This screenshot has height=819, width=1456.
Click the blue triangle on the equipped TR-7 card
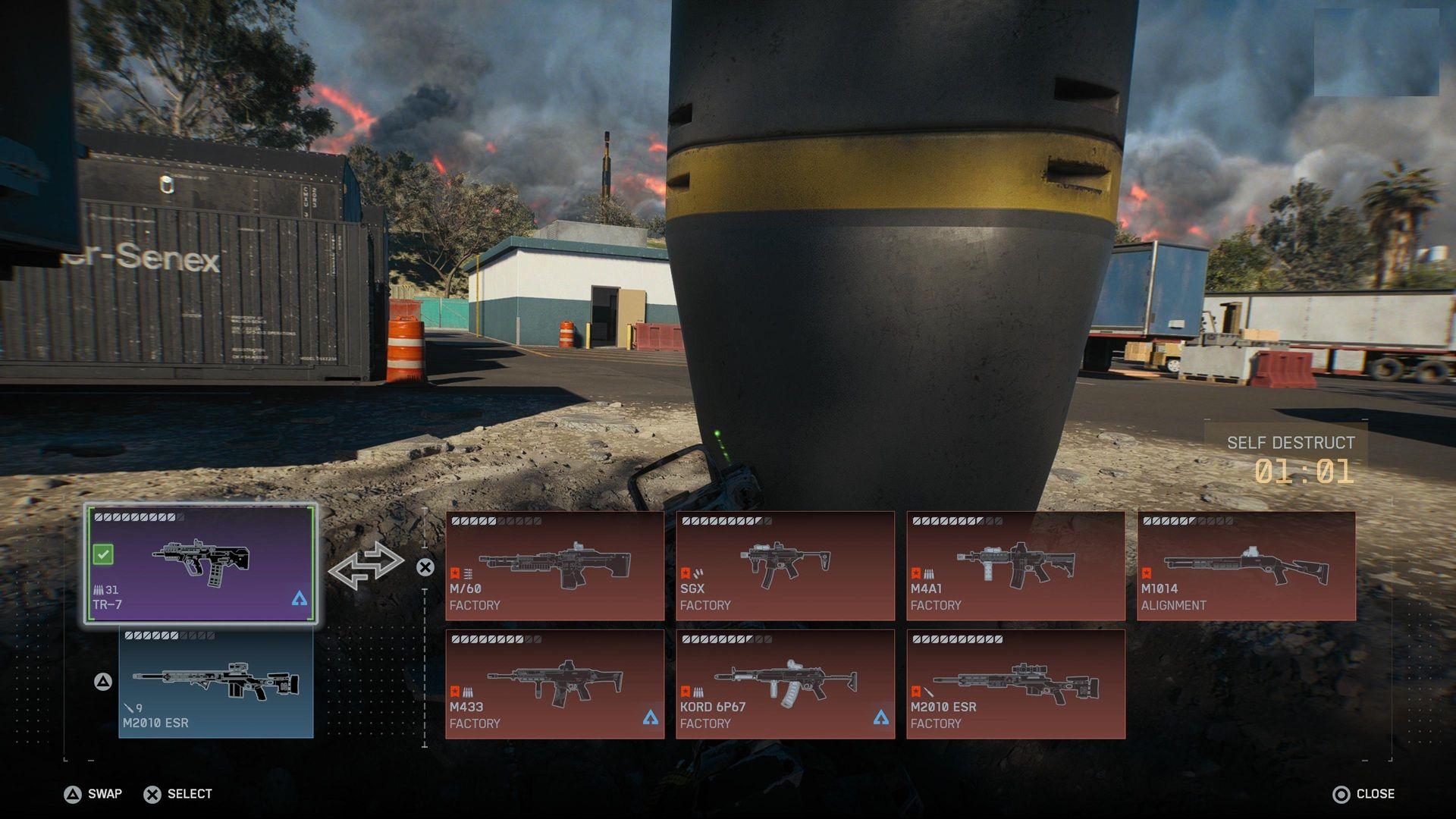301,599
